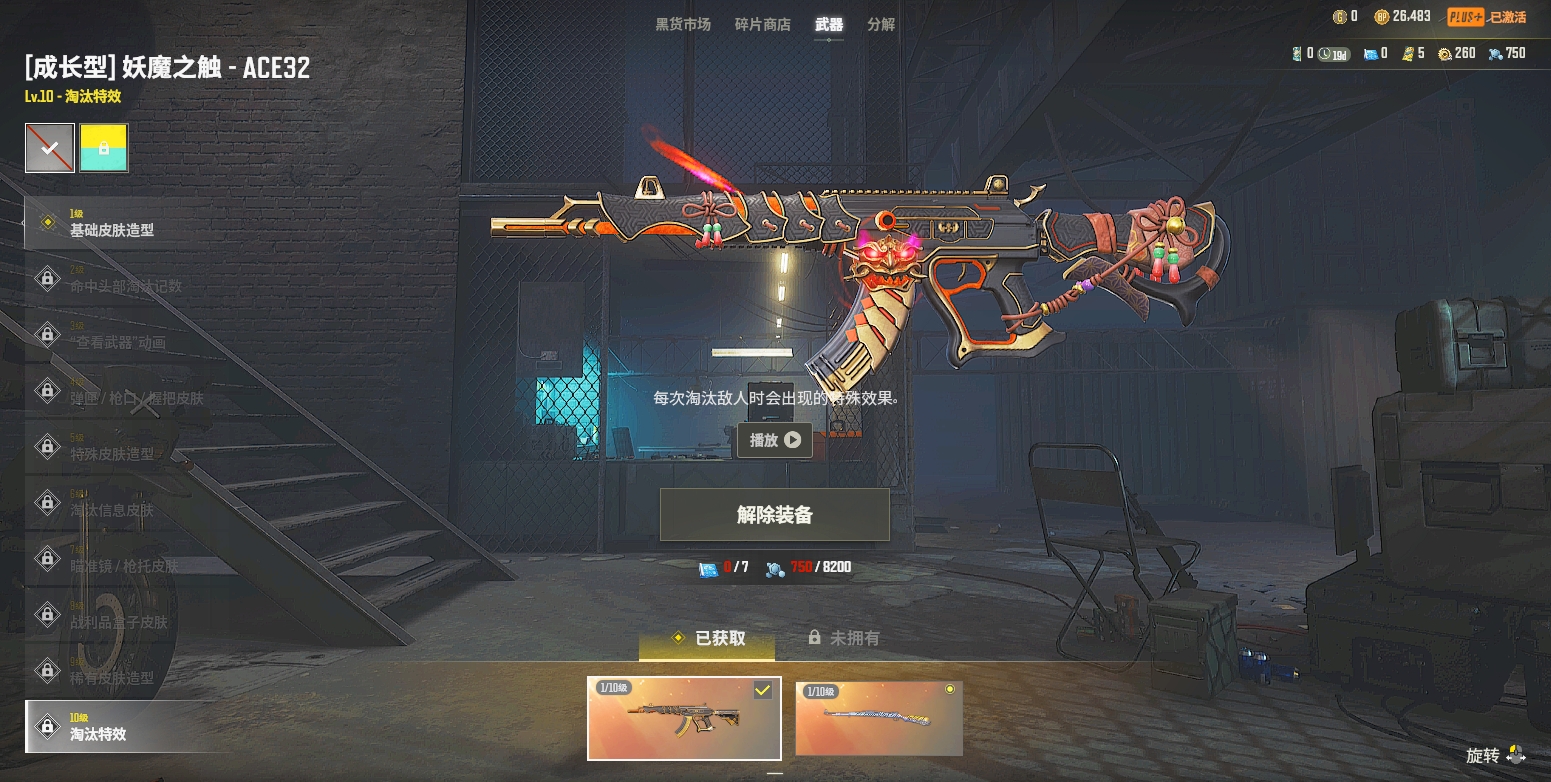Screen dimensions: 1551x782
Task: Click the 解除装备 button
Action: click(x=775, y=515)
